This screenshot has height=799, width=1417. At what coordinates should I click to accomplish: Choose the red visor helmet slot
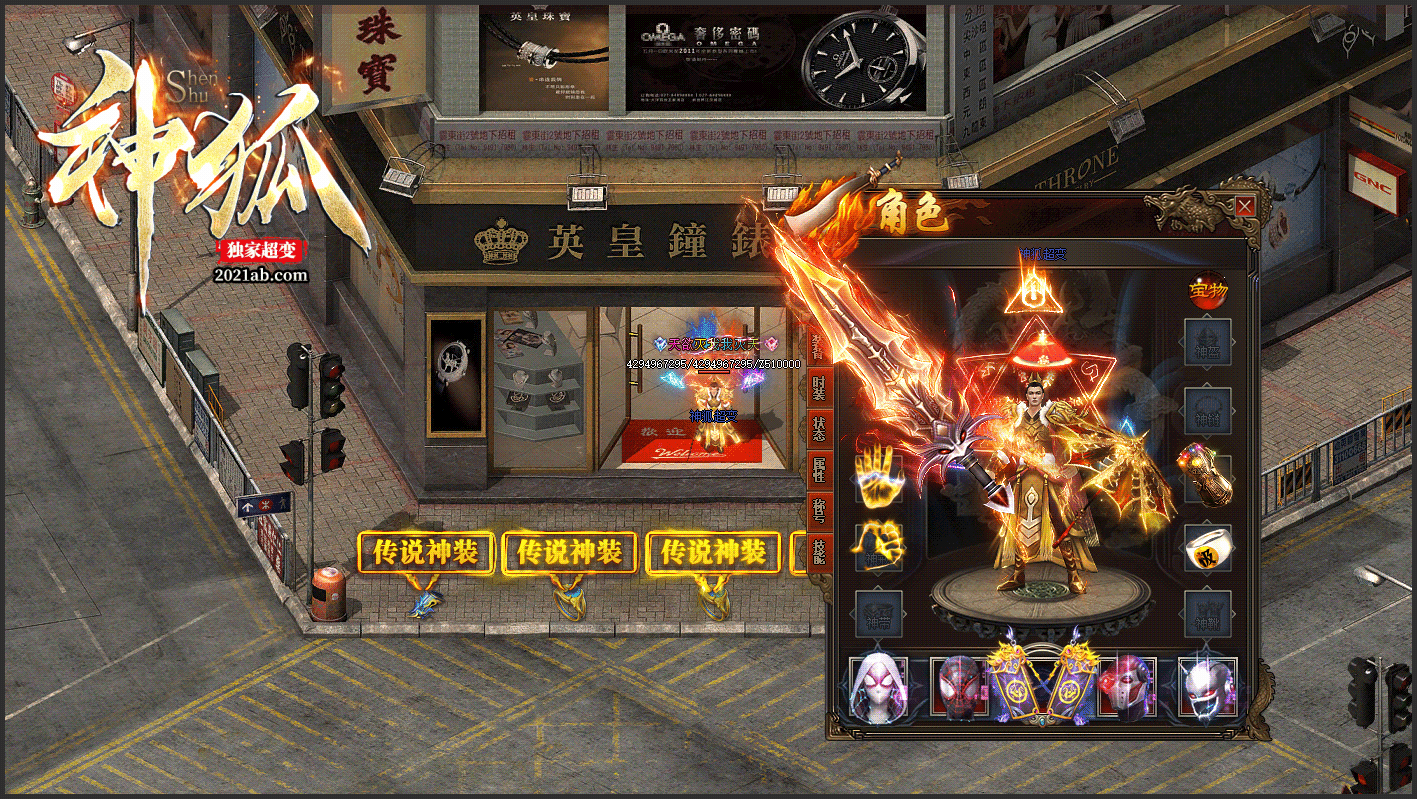(1126, 686)
